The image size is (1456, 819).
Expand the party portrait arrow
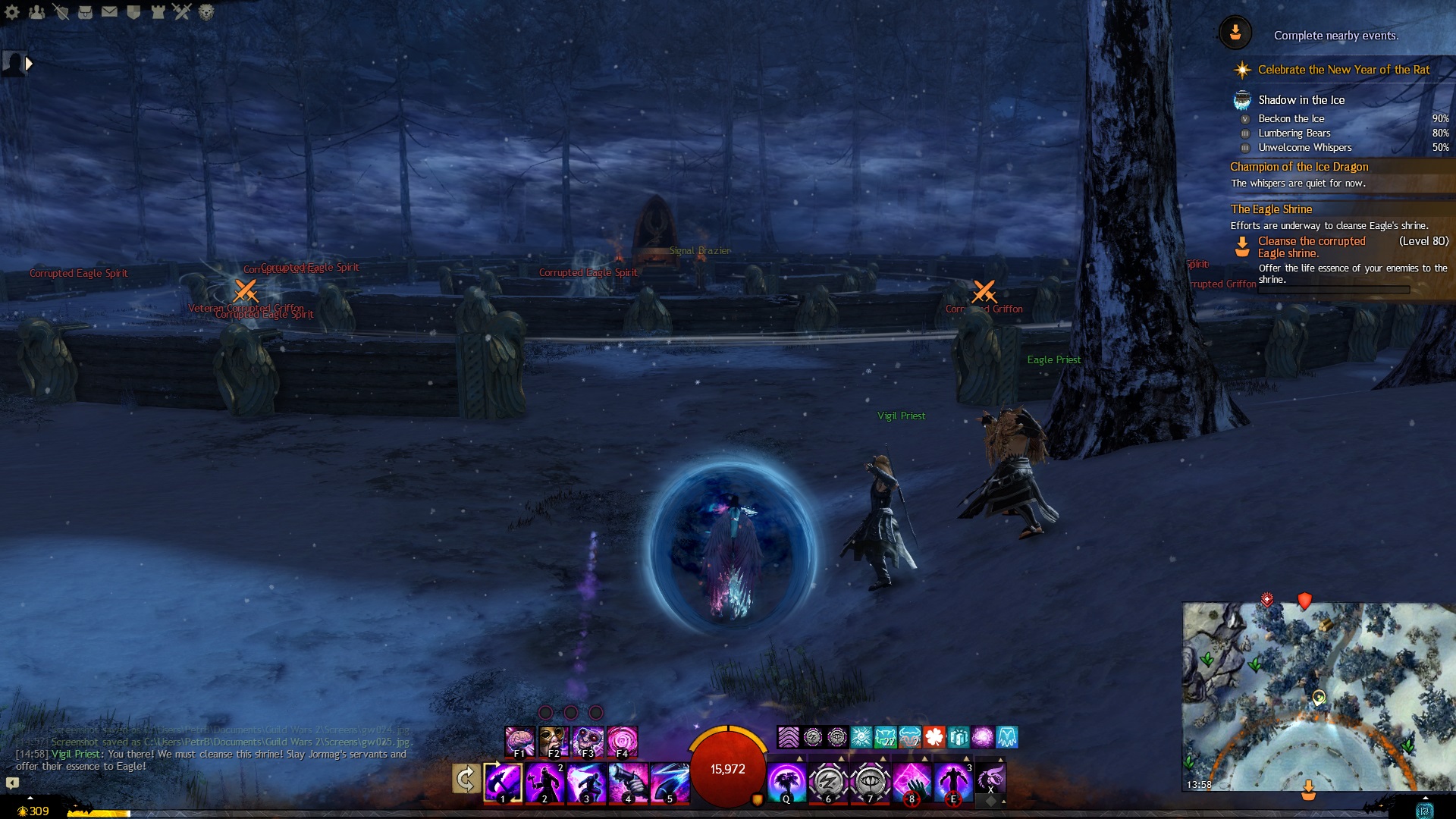click(x=29, y=64)
